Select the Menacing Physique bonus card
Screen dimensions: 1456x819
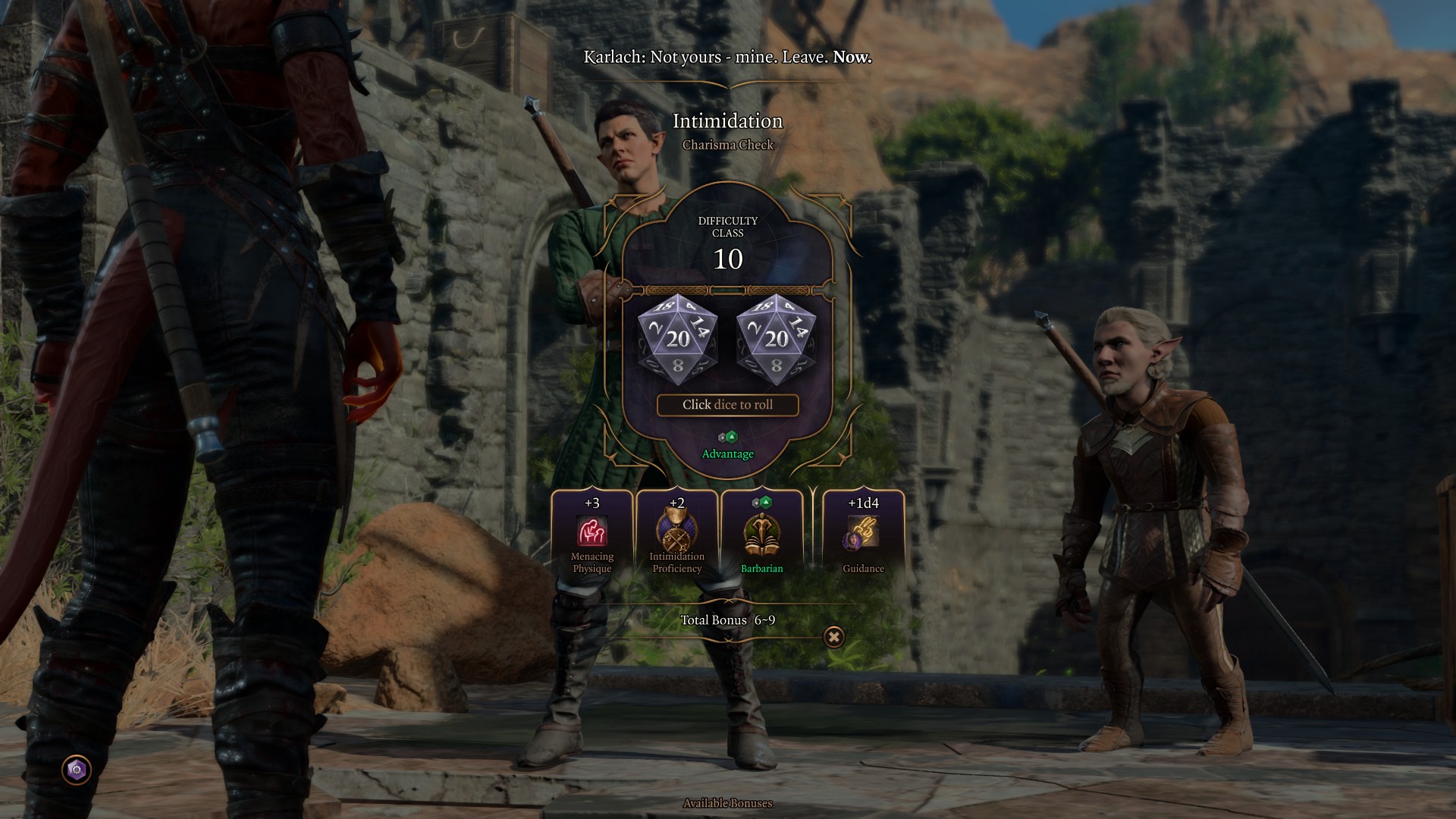pos(592,533)
